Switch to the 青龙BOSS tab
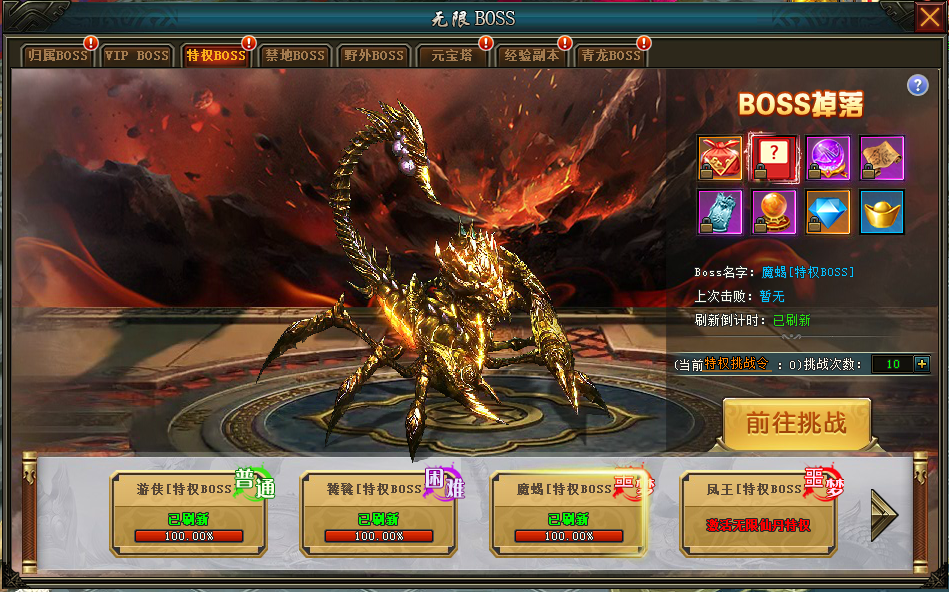949x592 pixels. [x=610, y=56]
